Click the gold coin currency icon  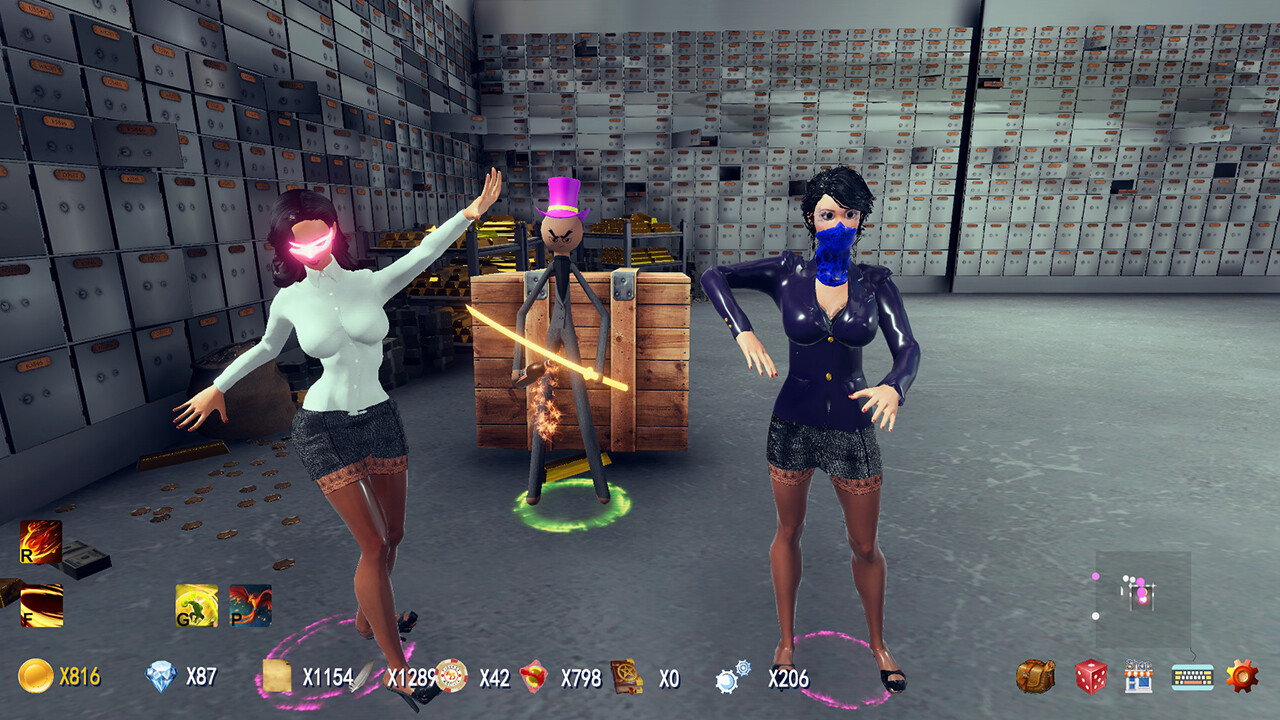(37, 678)
